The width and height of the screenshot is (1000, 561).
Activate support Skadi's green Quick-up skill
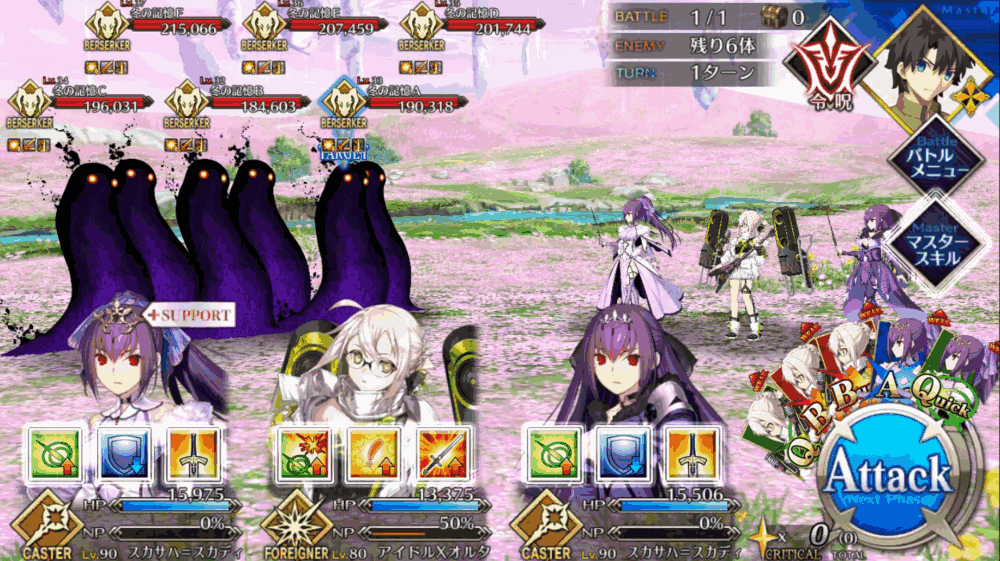pyautogui.click(x=51, y=455)
